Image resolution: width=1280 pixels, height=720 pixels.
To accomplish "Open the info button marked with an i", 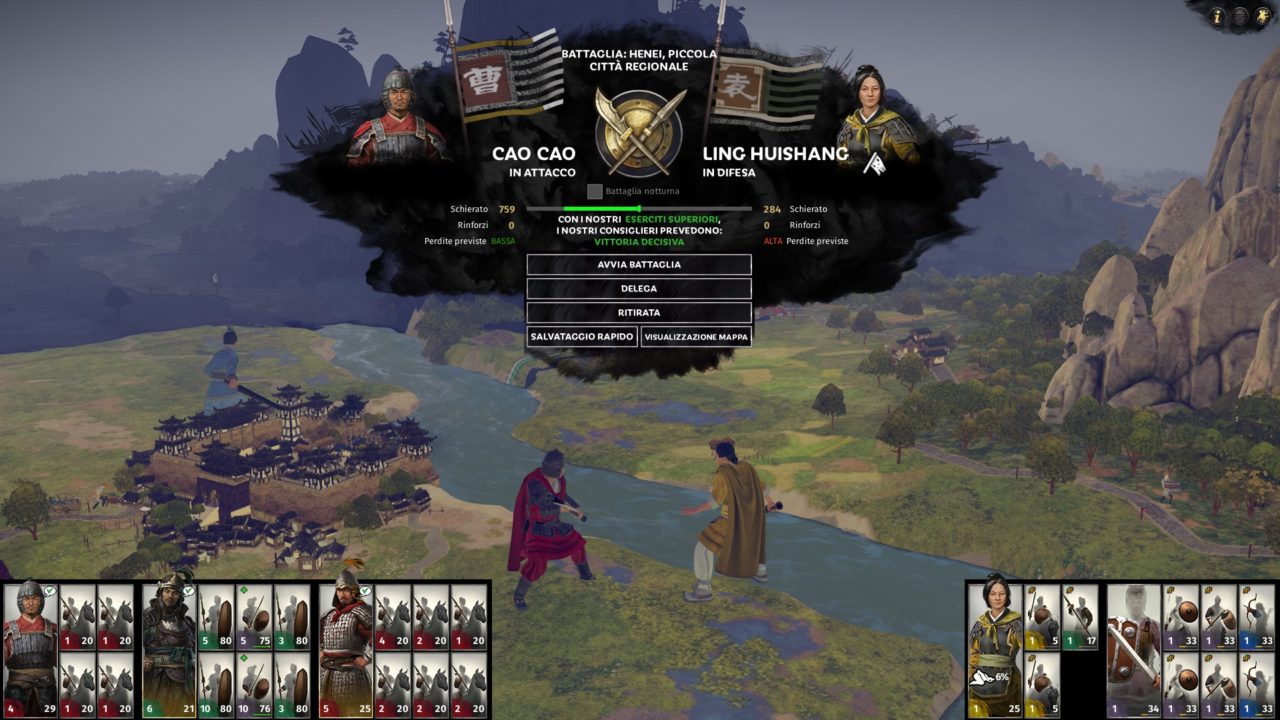I will click(1217, 16).
